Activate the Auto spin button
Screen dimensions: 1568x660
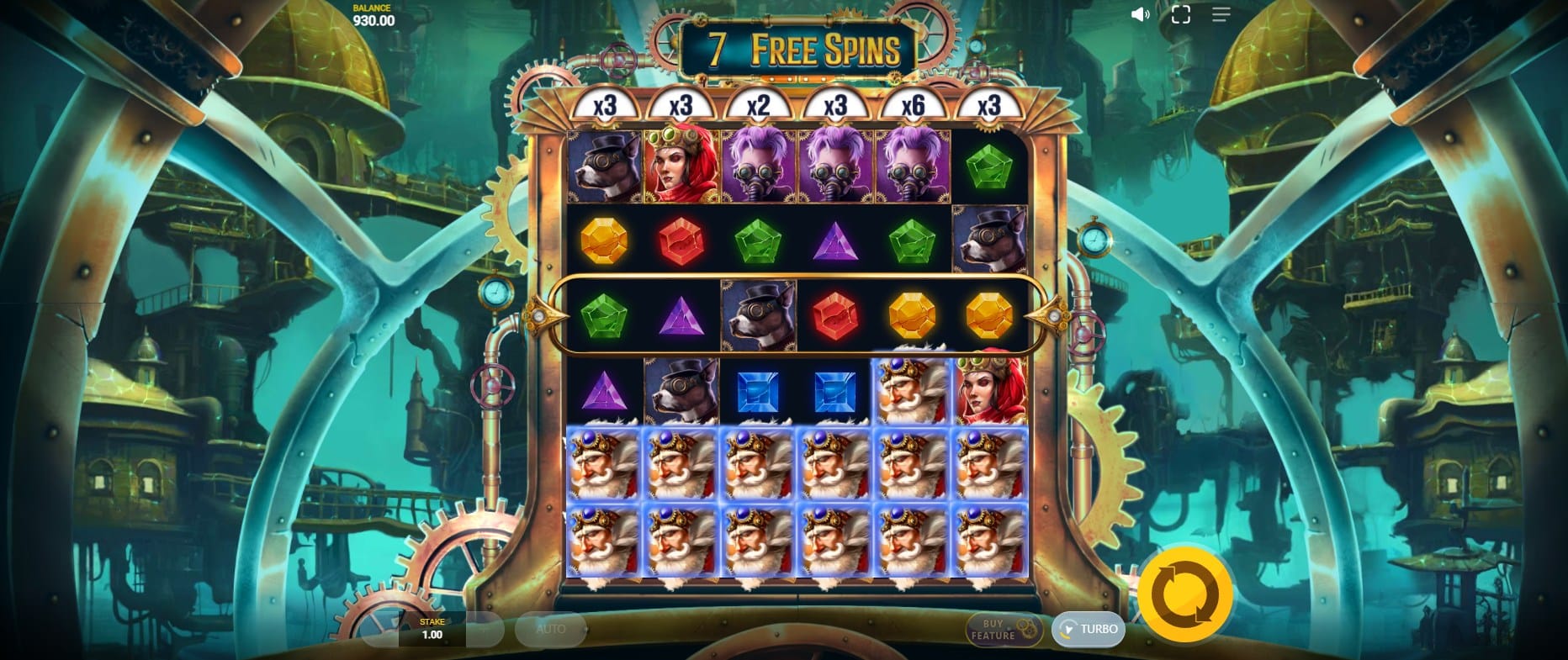(x=551, y=629)
